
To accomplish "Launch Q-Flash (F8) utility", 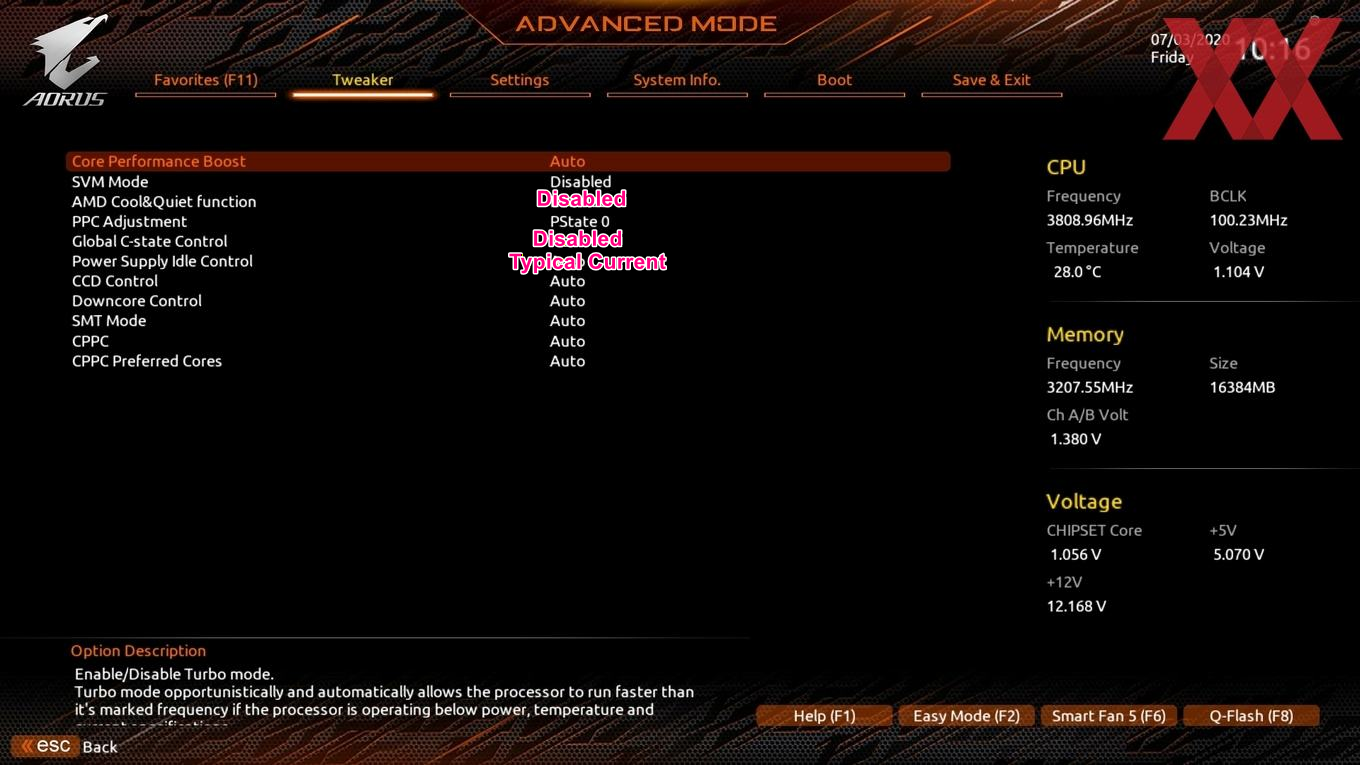I will point(1251,716).
